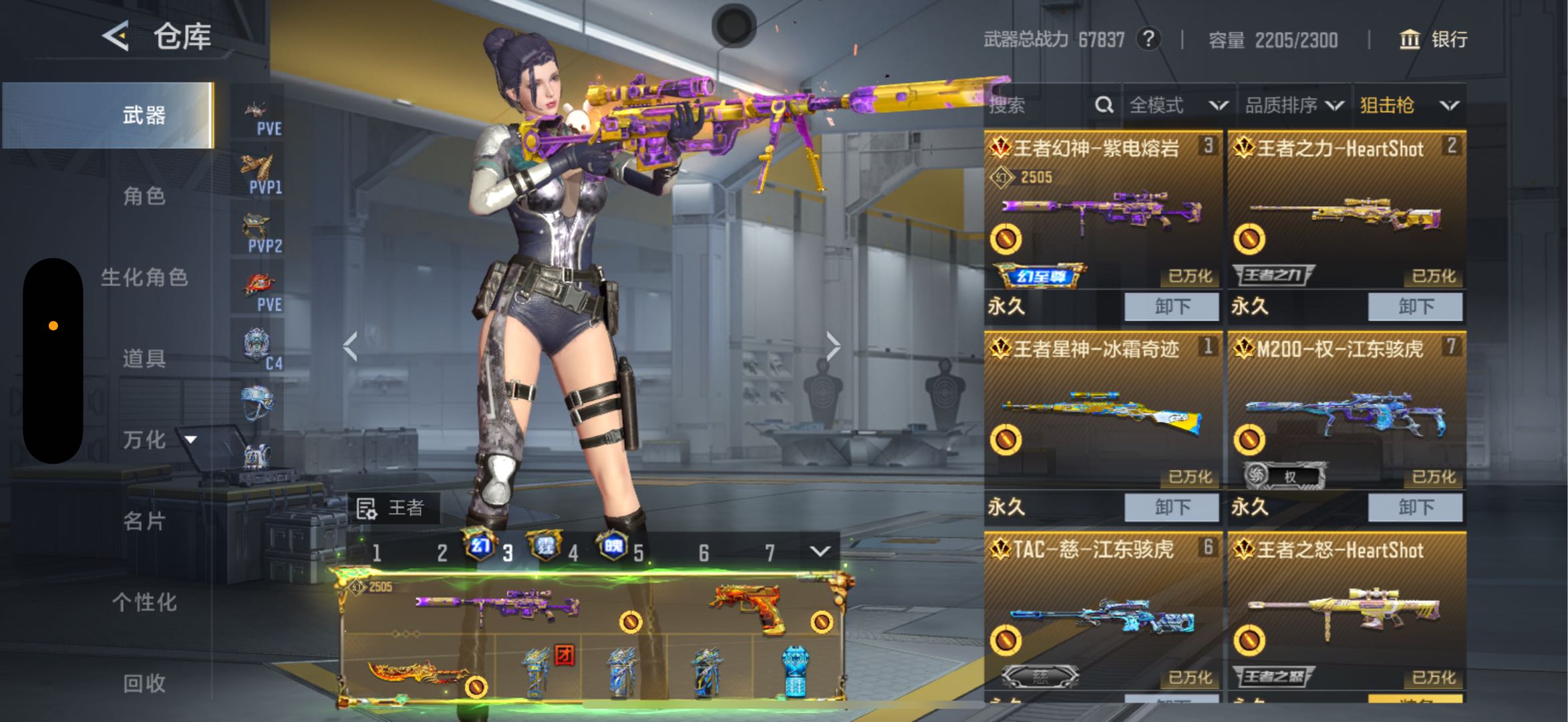This screenshot has width=1568, height=722.
Task: Show weapon power help question mark
Action: pos(1148,39)
